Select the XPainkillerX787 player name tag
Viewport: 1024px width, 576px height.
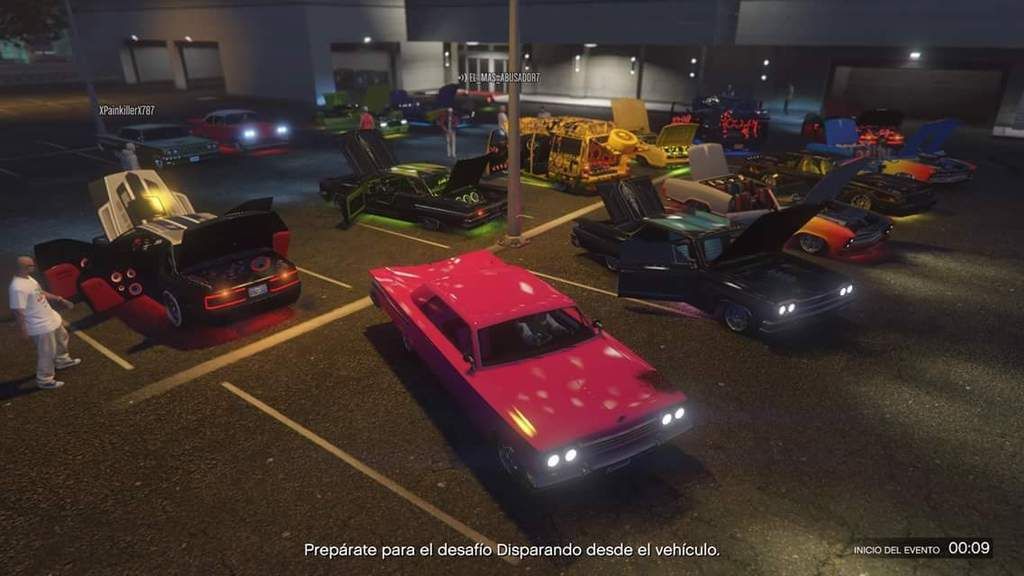(127, 111)
